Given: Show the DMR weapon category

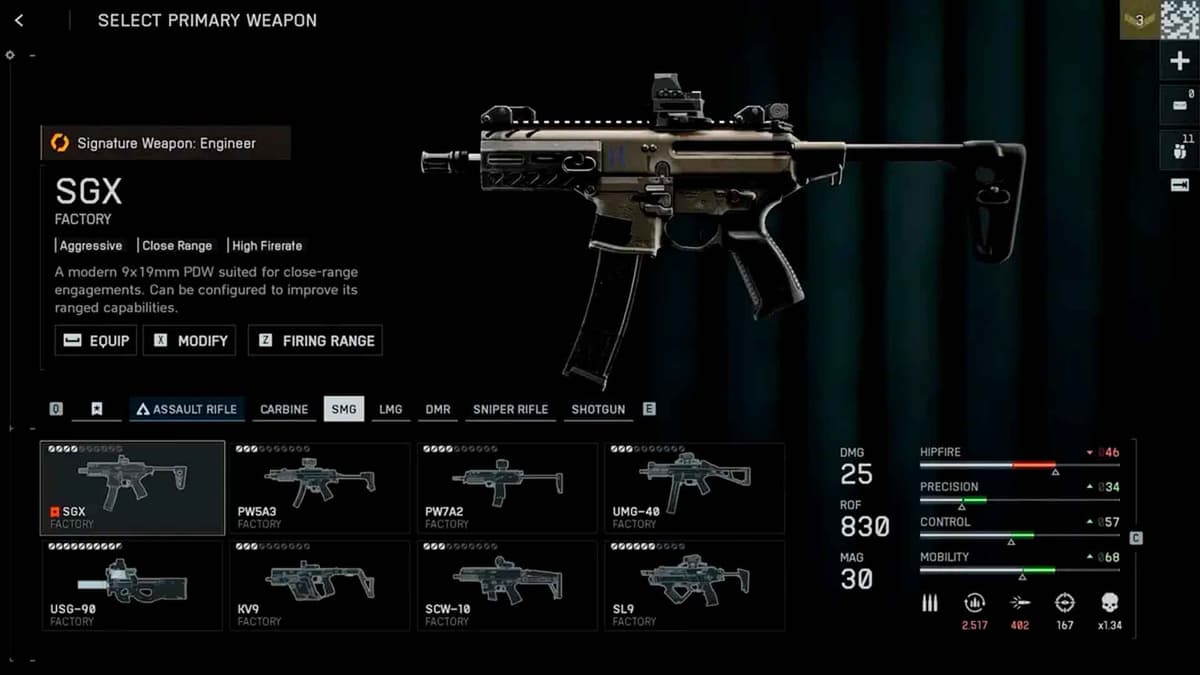Looking at the screenshot, I should click(438, 409).
